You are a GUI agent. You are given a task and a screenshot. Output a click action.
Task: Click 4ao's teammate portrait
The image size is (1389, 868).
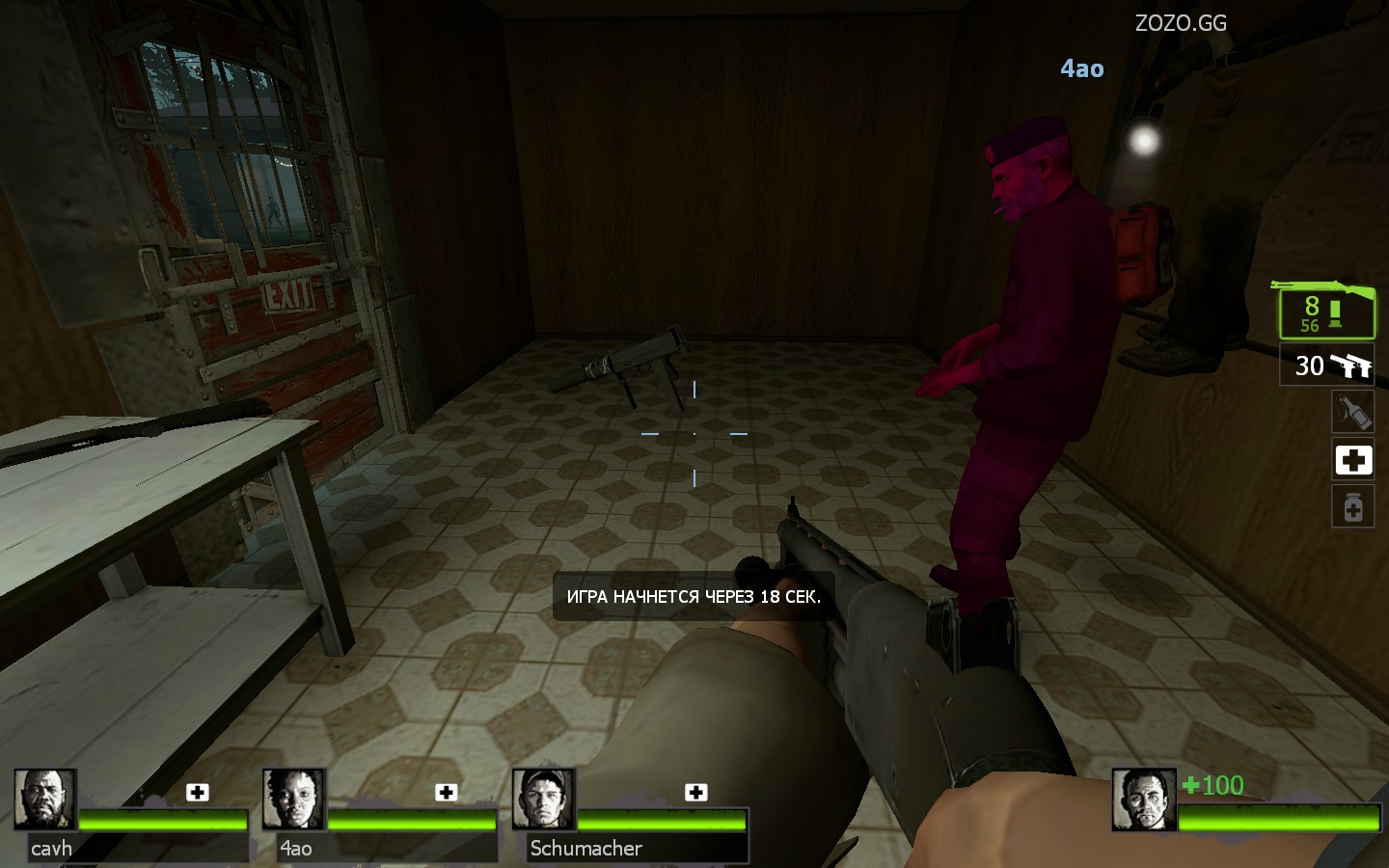294,800
